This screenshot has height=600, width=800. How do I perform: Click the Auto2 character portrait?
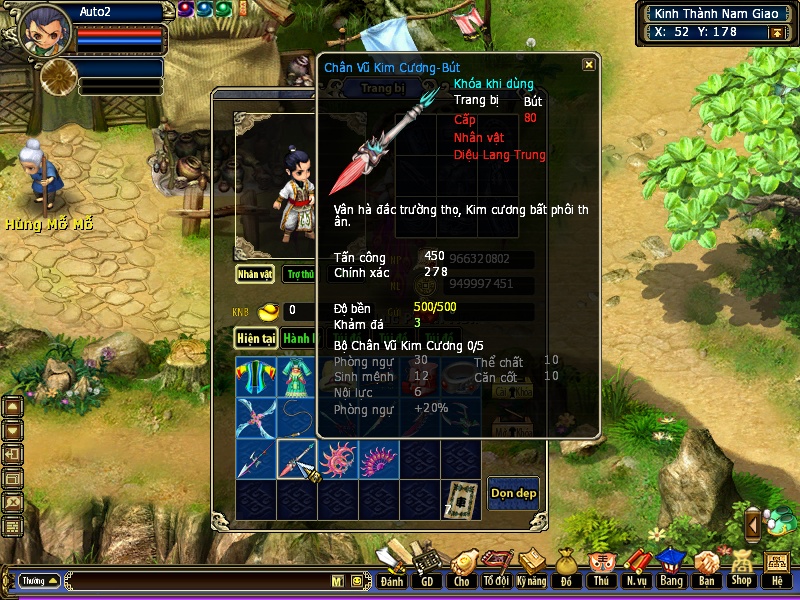point(46,28)
